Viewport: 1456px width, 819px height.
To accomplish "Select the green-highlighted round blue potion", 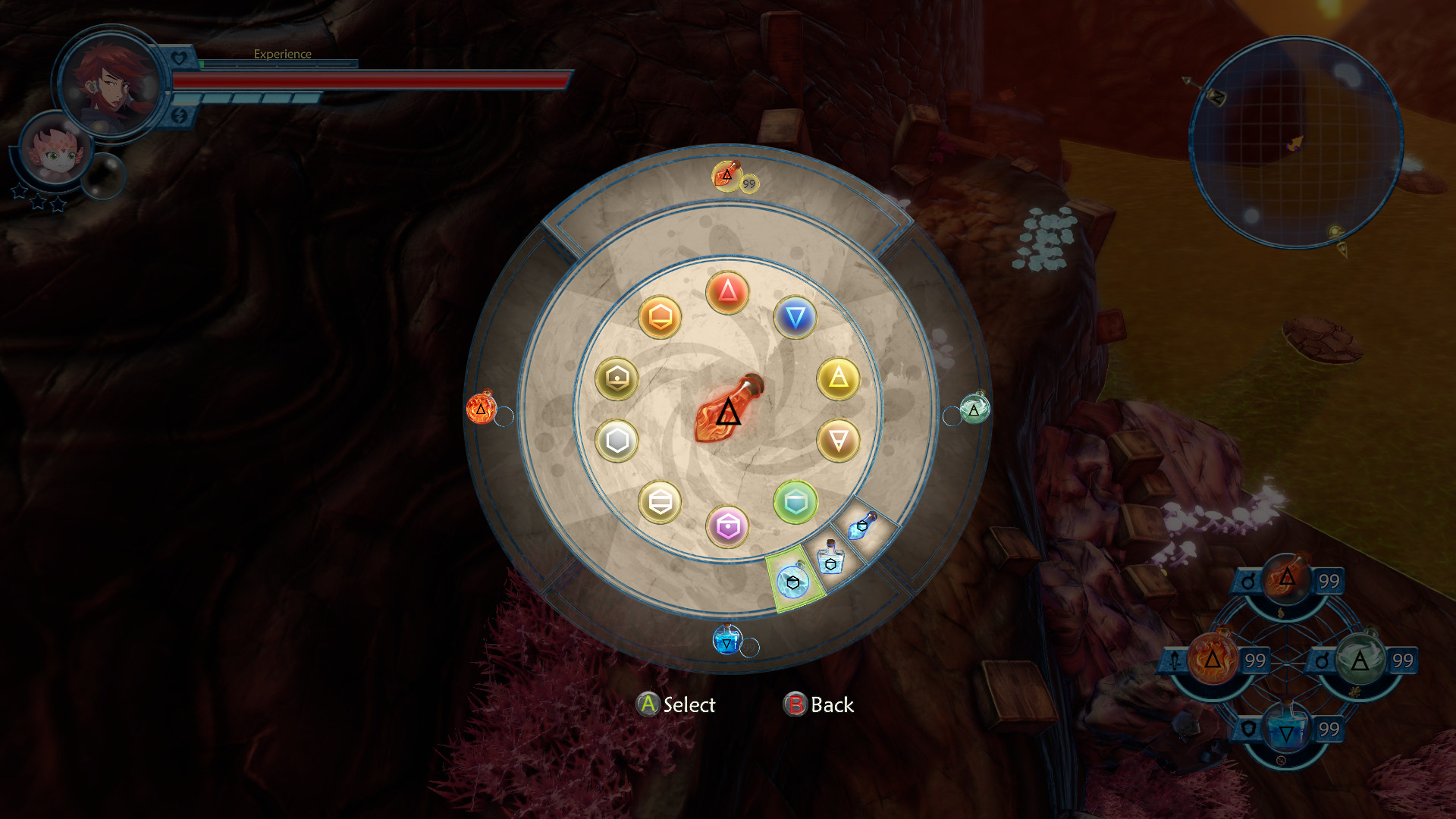I will coord(793,582).
